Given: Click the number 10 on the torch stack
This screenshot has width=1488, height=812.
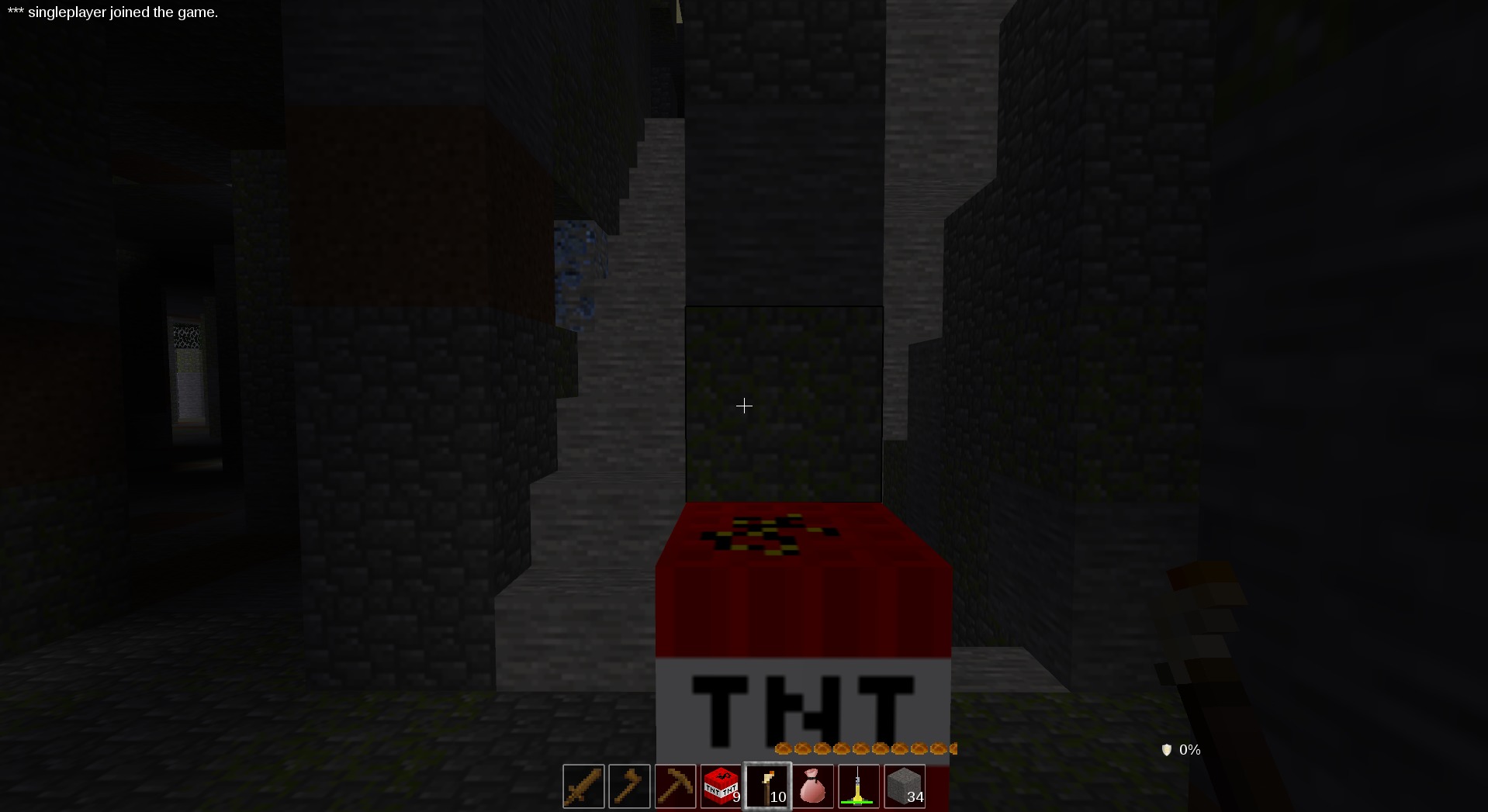Looking at the screenshot, I should [x=779, y=797].
